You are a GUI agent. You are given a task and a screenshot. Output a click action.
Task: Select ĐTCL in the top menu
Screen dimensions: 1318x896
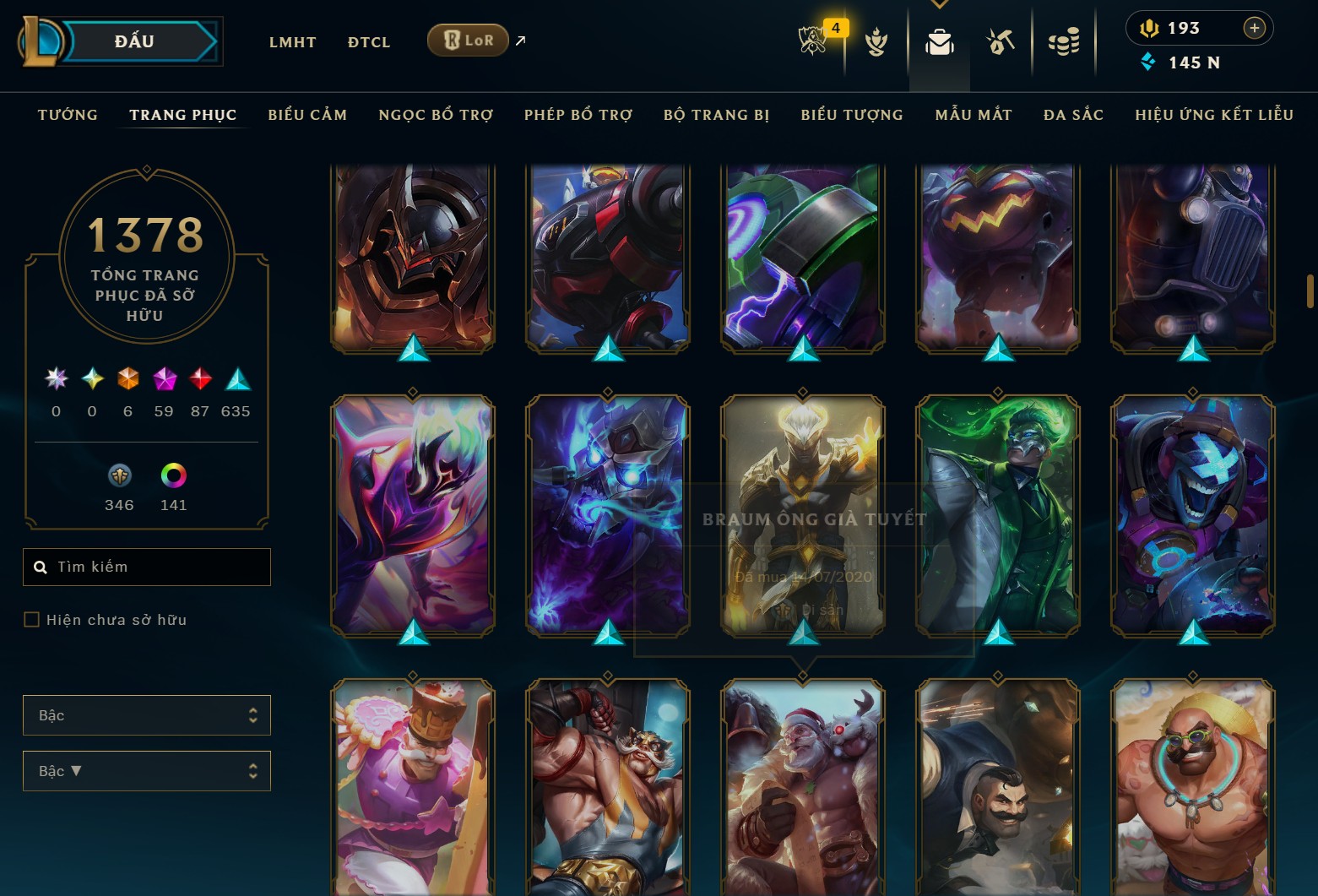(368, 41)
